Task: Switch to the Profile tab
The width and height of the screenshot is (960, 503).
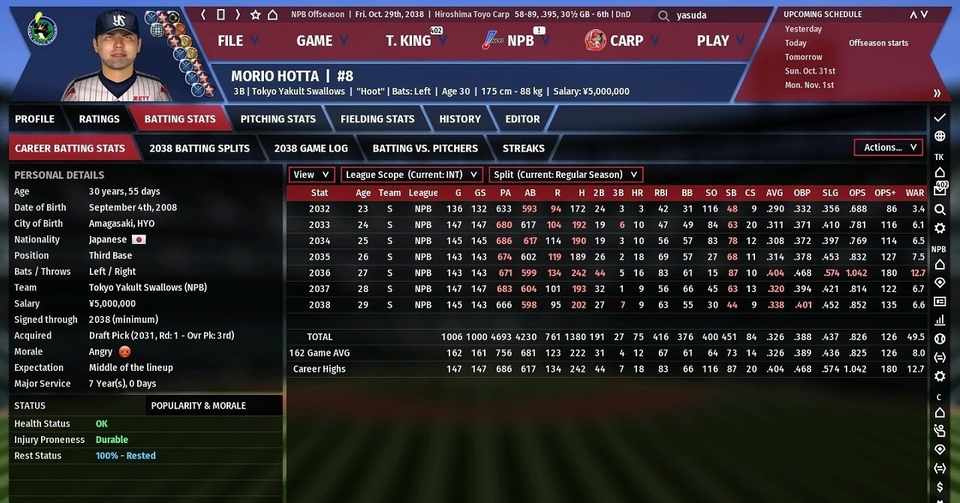Action: 35,119
